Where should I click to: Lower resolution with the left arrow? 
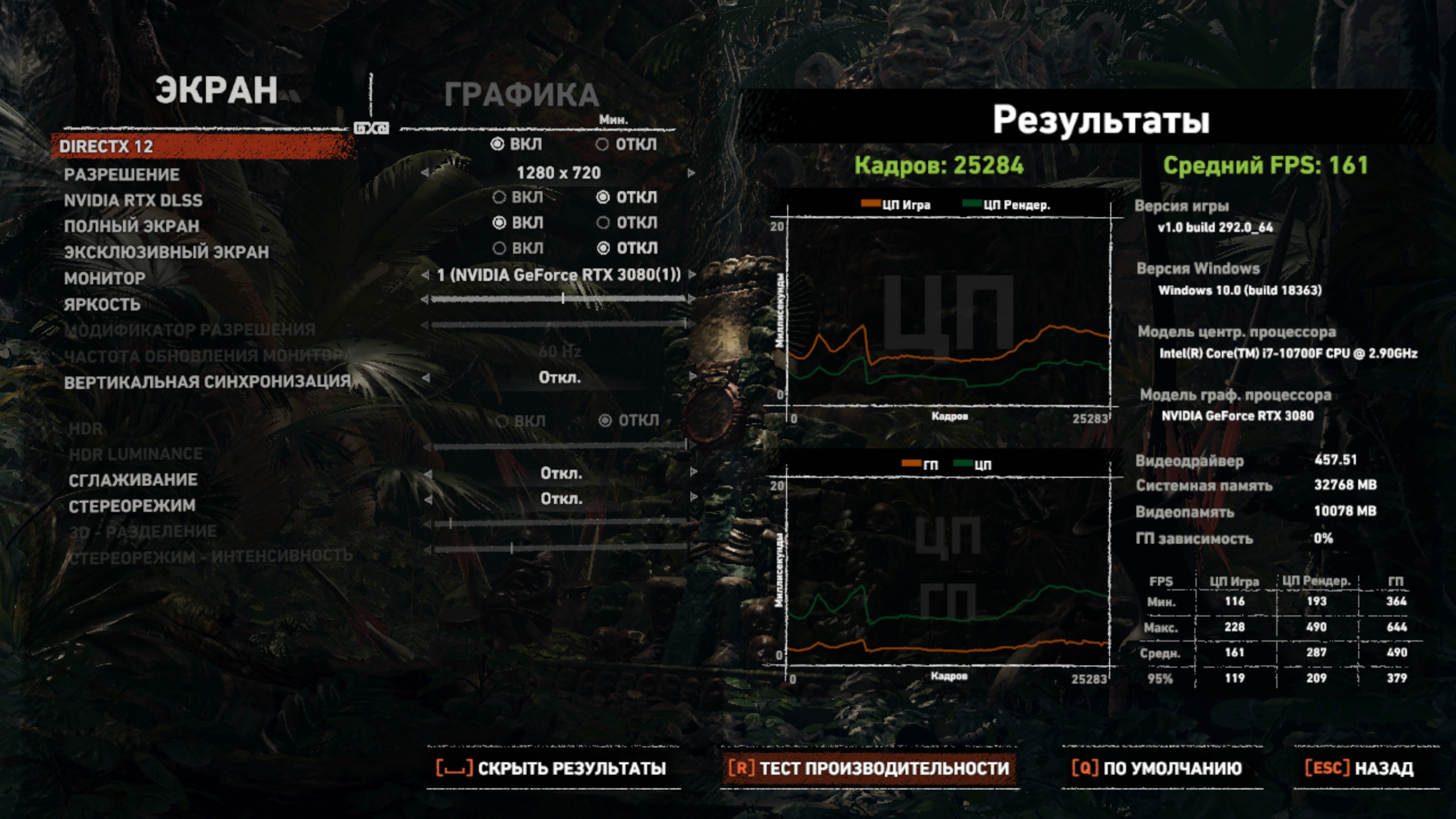click(425, 173)
